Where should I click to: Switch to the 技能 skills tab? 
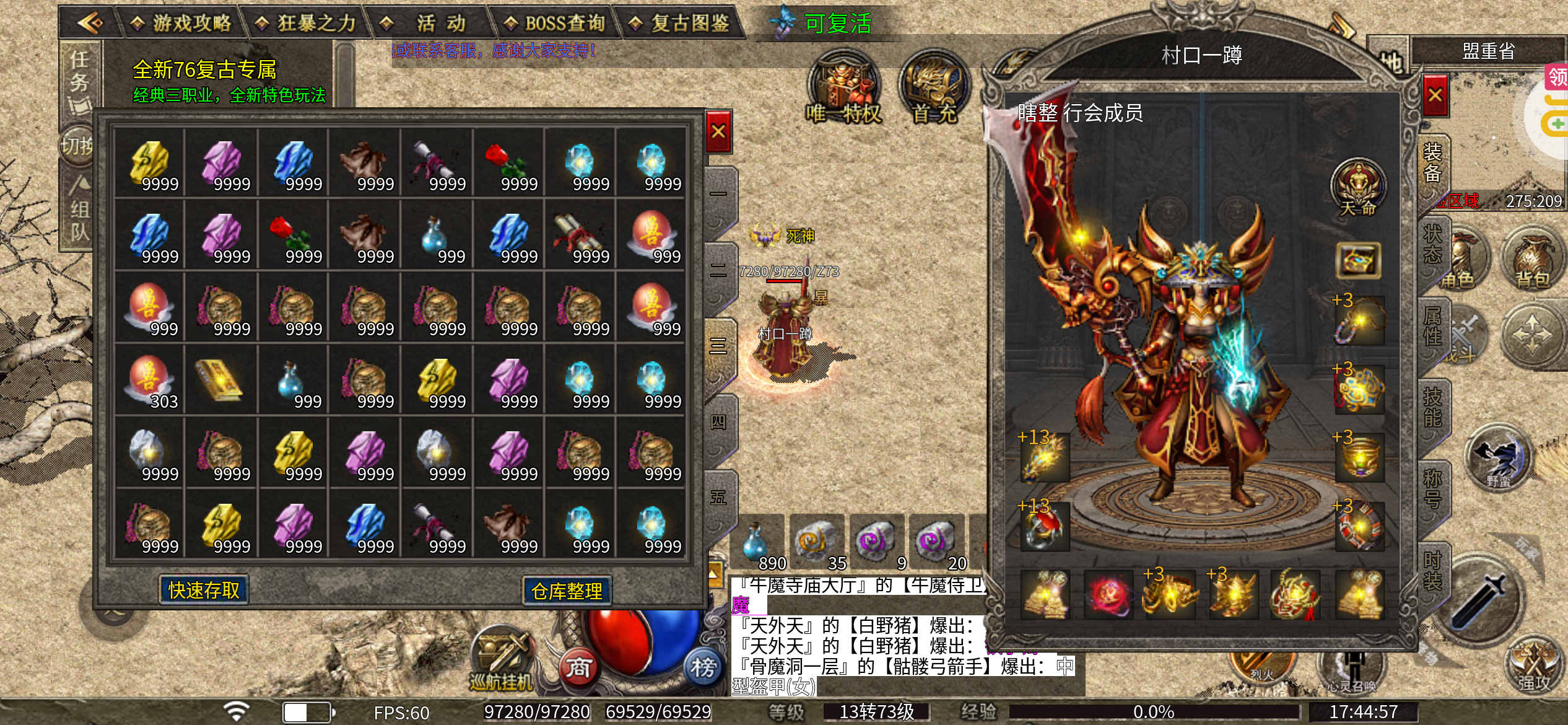[x=1432, y=408]
